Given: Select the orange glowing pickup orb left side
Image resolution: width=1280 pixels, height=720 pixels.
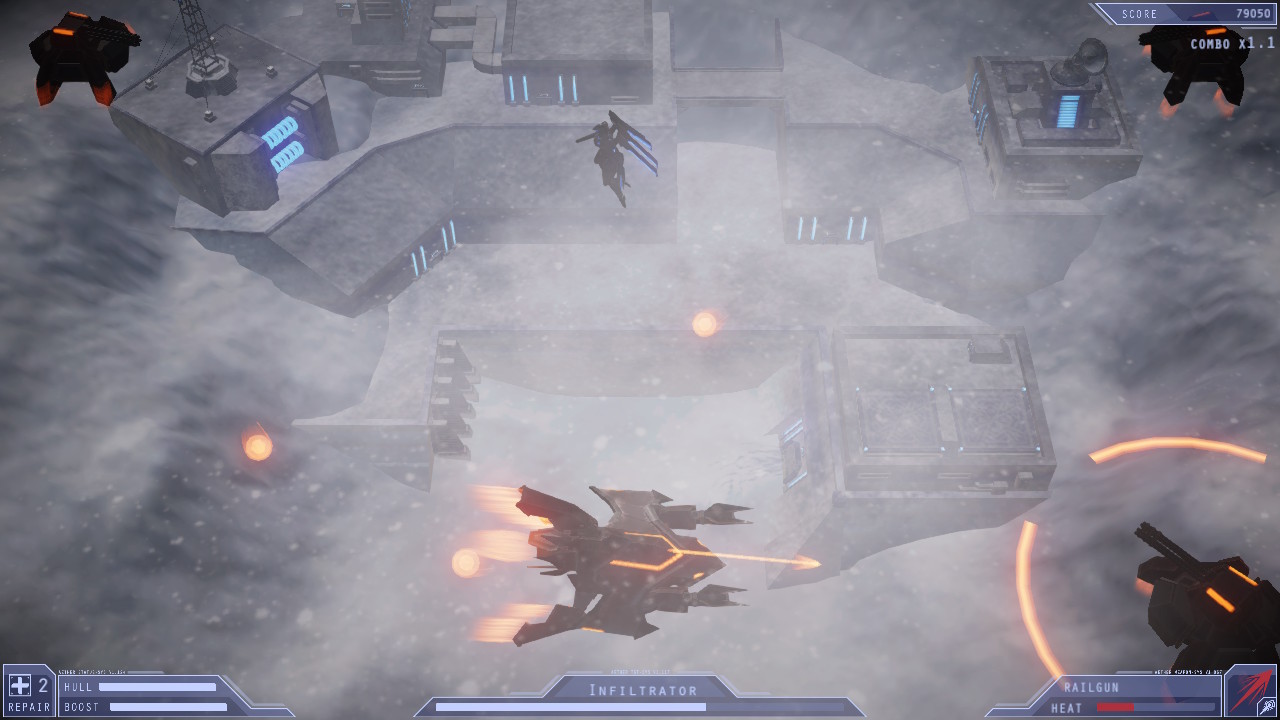Looking at the screenshot, I should [258, 447].
